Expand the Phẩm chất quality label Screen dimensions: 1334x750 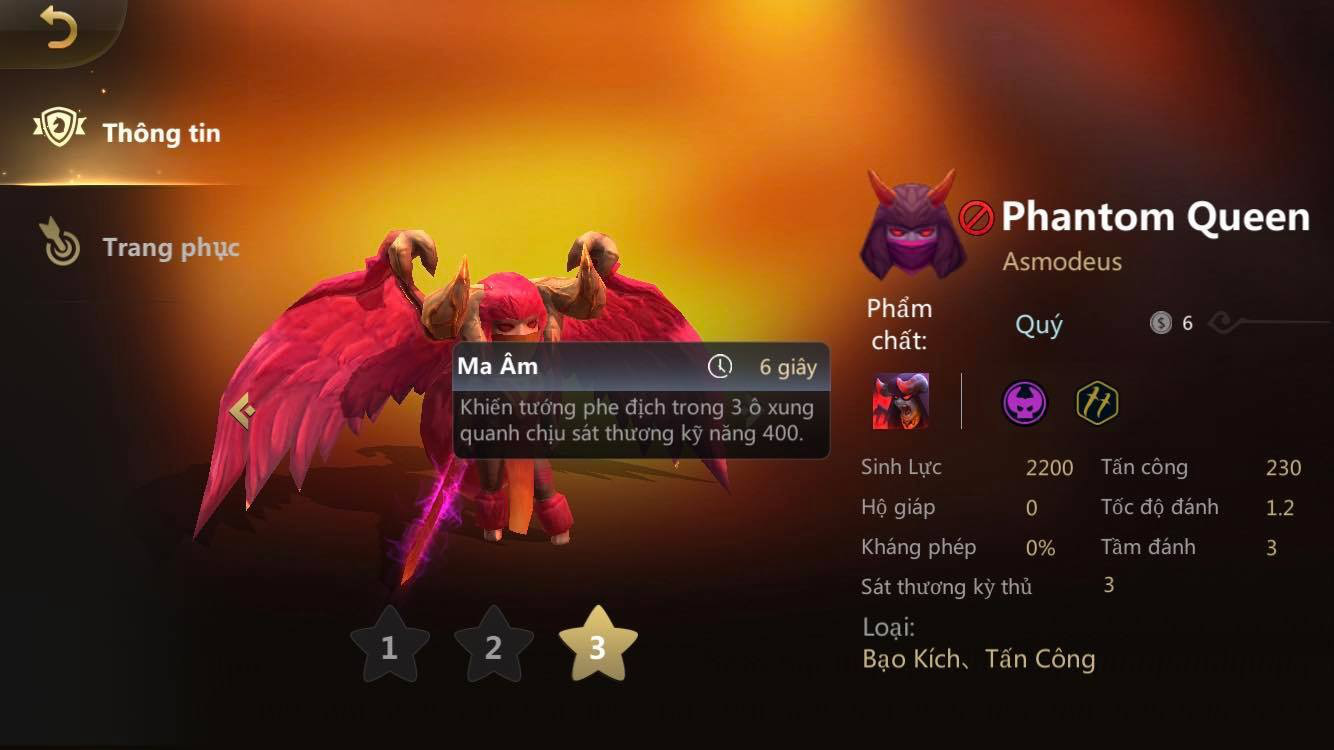click(900, 322)
